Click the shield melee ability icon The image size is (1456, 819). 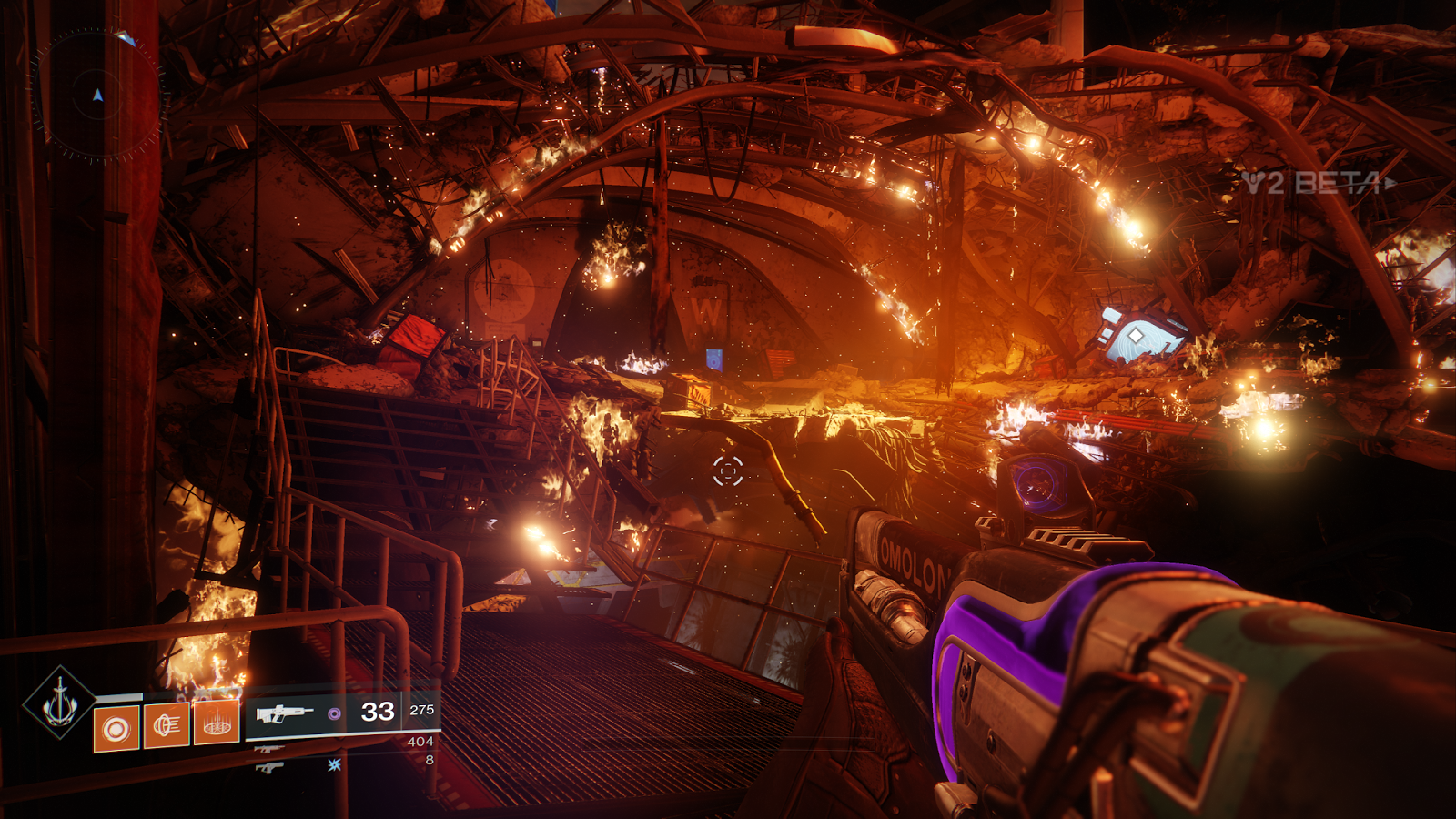166,724
